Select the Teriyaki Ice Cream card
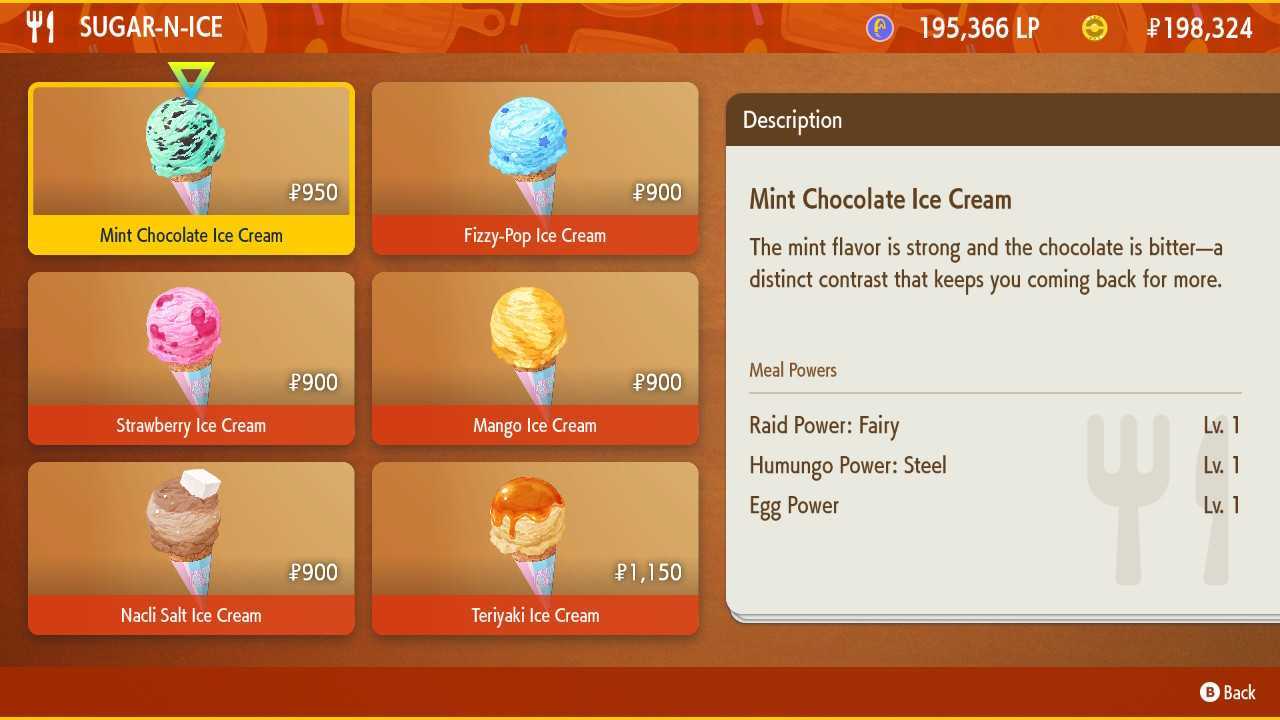 coord(535,545)
